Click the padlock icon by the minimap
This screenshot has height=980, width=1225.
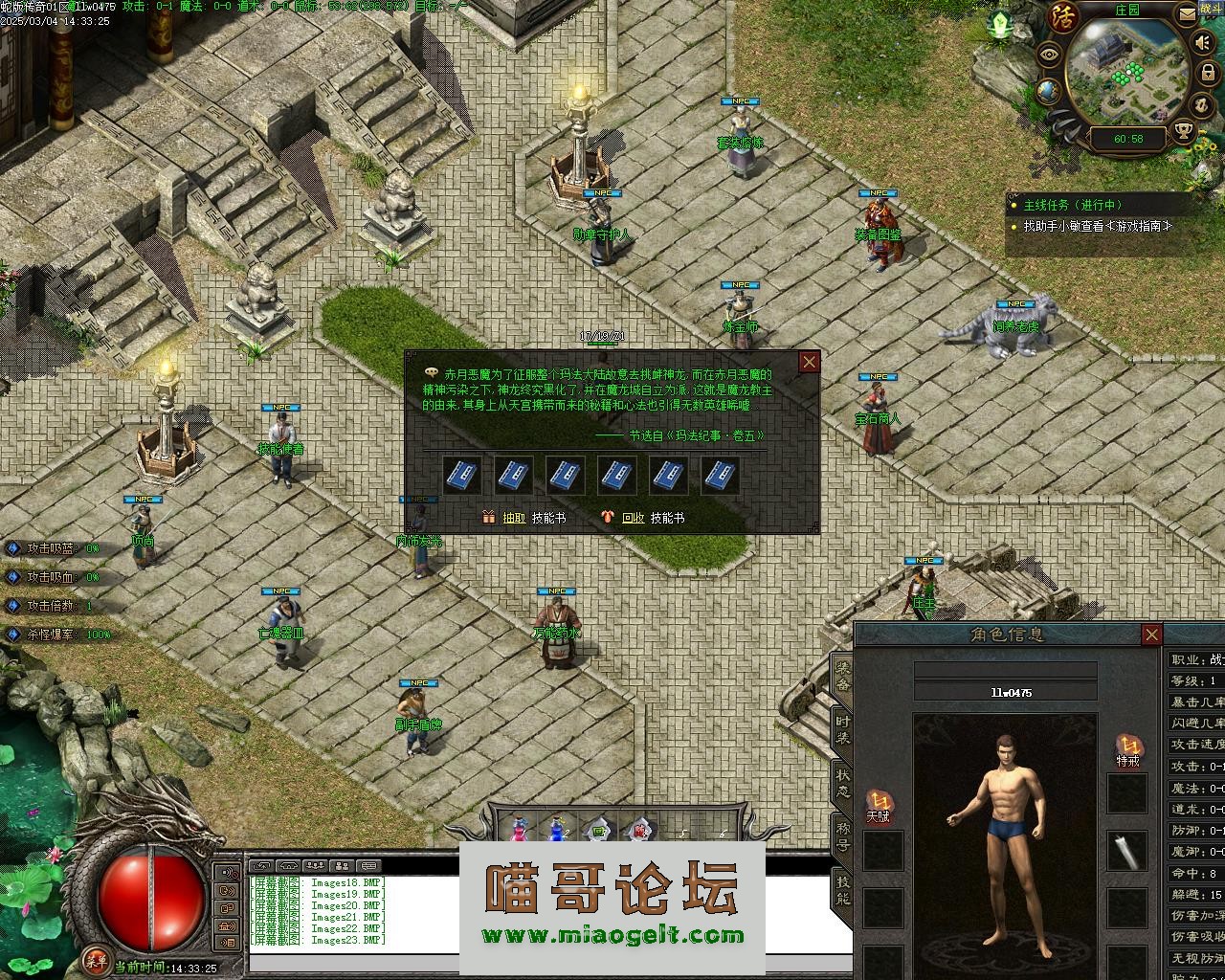1208,73
